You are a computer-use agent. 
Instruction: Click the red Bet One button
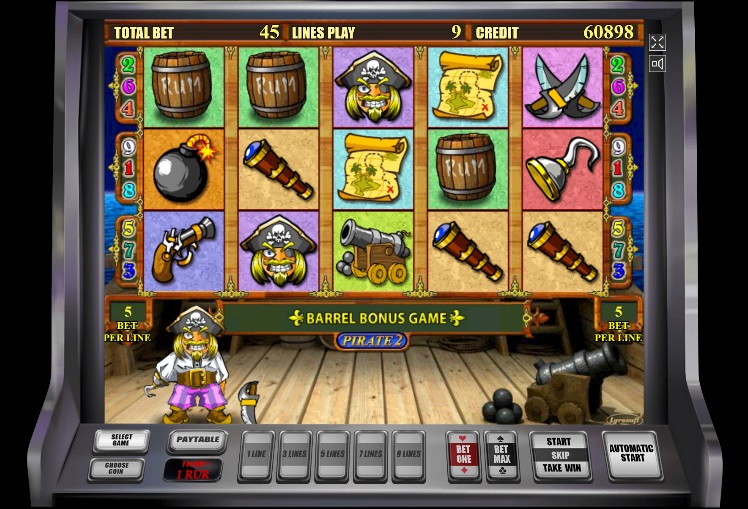[x=463, y=453]
